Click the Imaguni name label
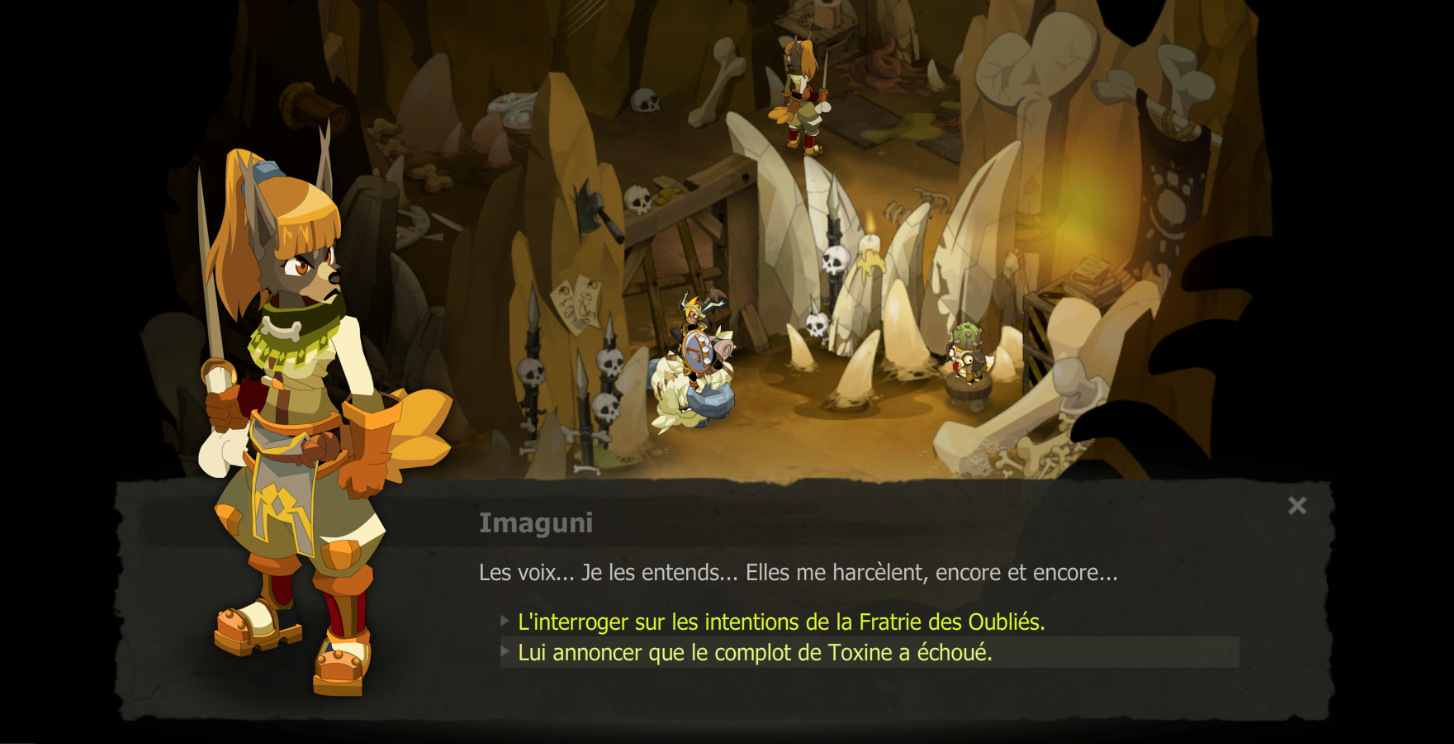 point(533,522)
